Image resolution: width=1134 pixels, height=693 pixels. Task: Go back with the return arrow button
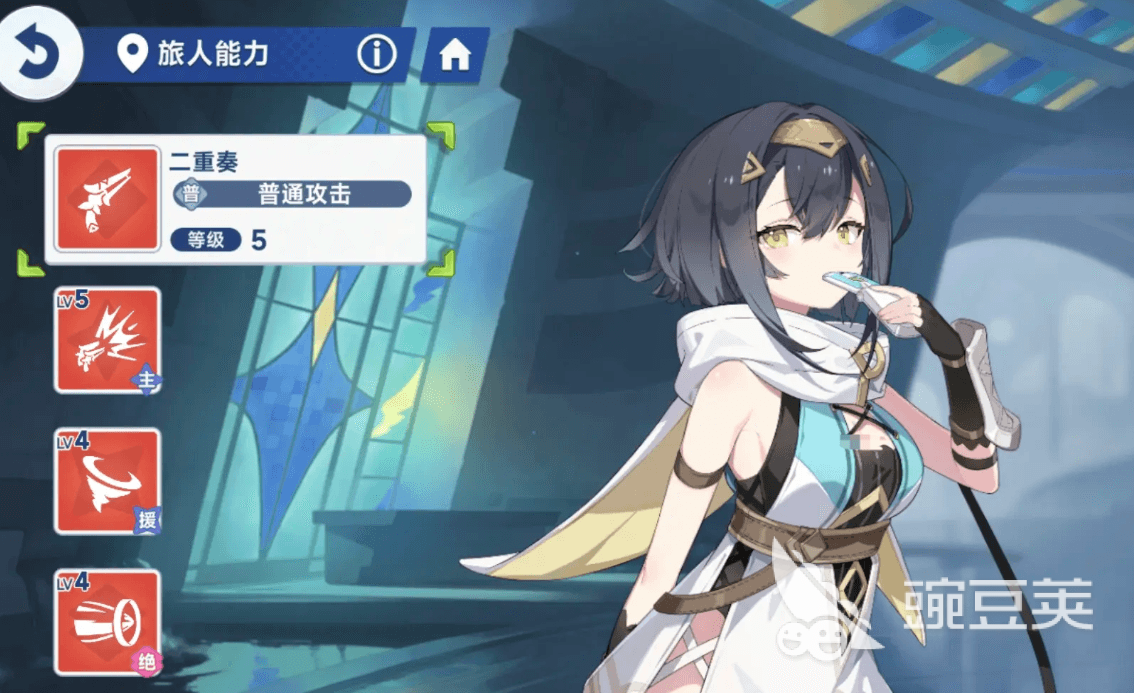(37, 54)
